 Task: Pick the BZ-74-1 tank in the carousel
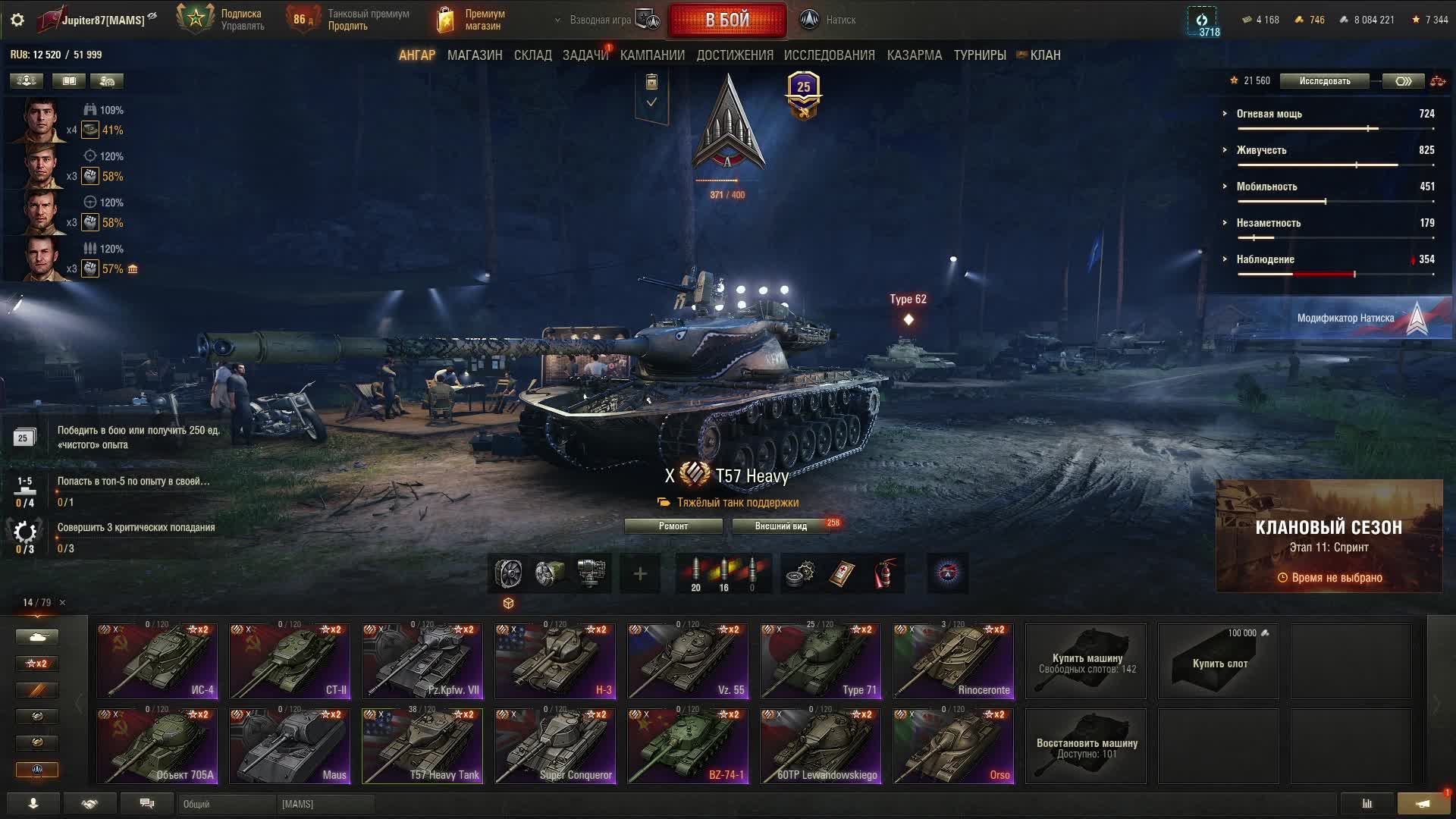[688, 745]
